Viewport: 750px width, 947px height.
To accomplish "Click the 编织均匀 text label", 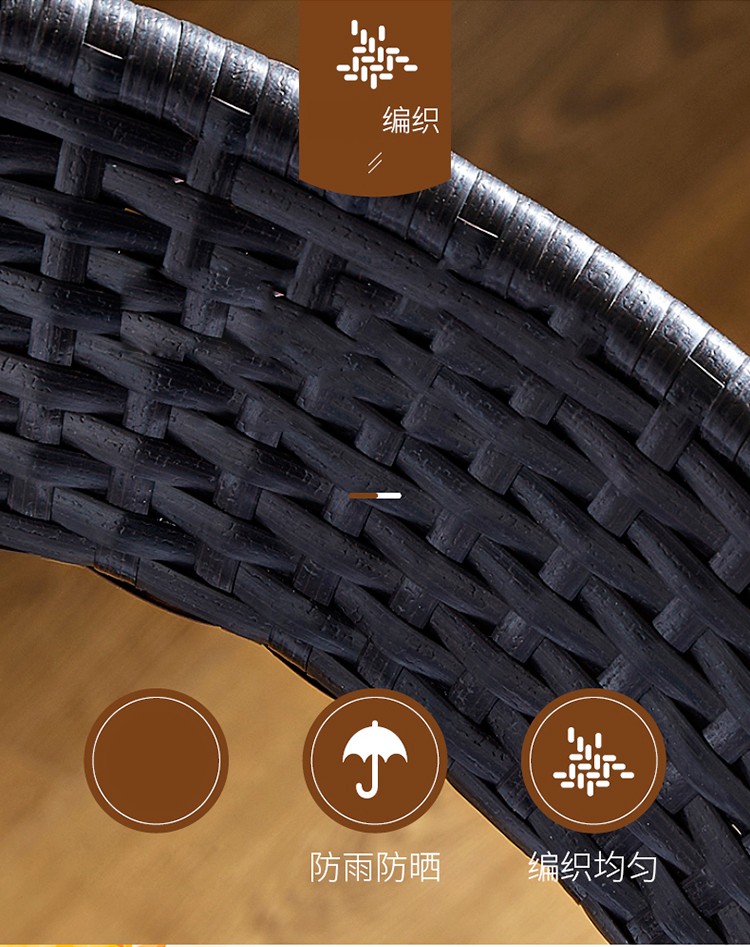I will click(593, 867).
